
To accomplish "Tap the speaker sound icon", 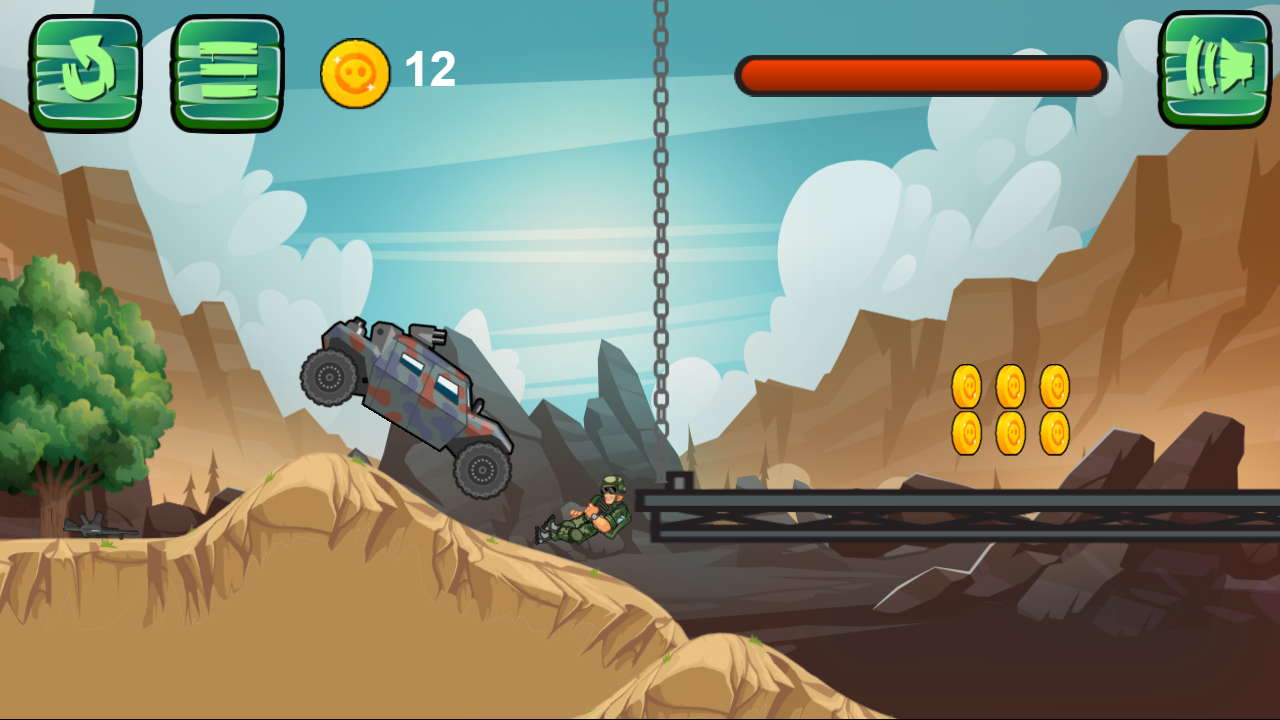I will tap(1212, 68).
